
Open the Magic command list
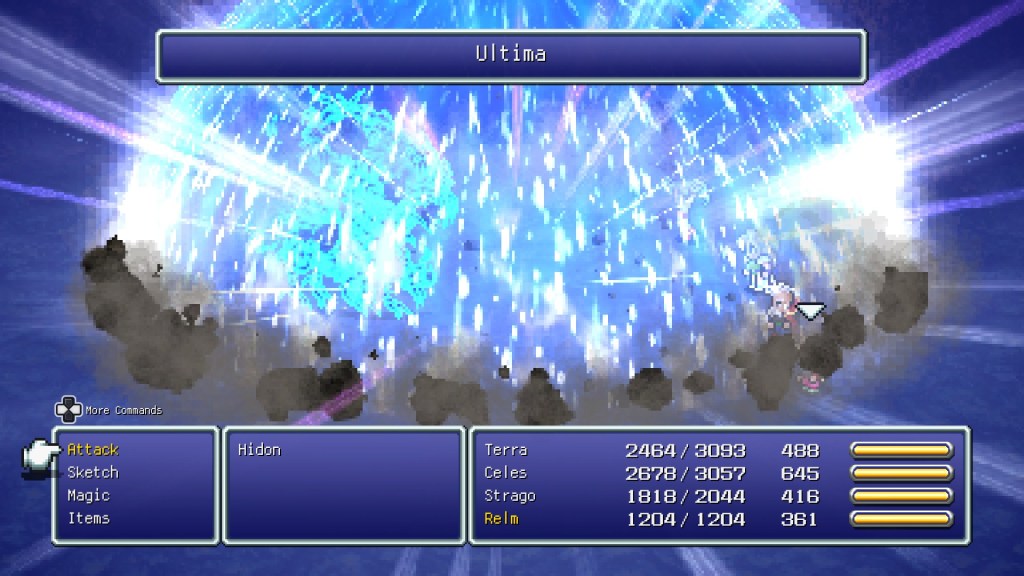pos(89,496)
